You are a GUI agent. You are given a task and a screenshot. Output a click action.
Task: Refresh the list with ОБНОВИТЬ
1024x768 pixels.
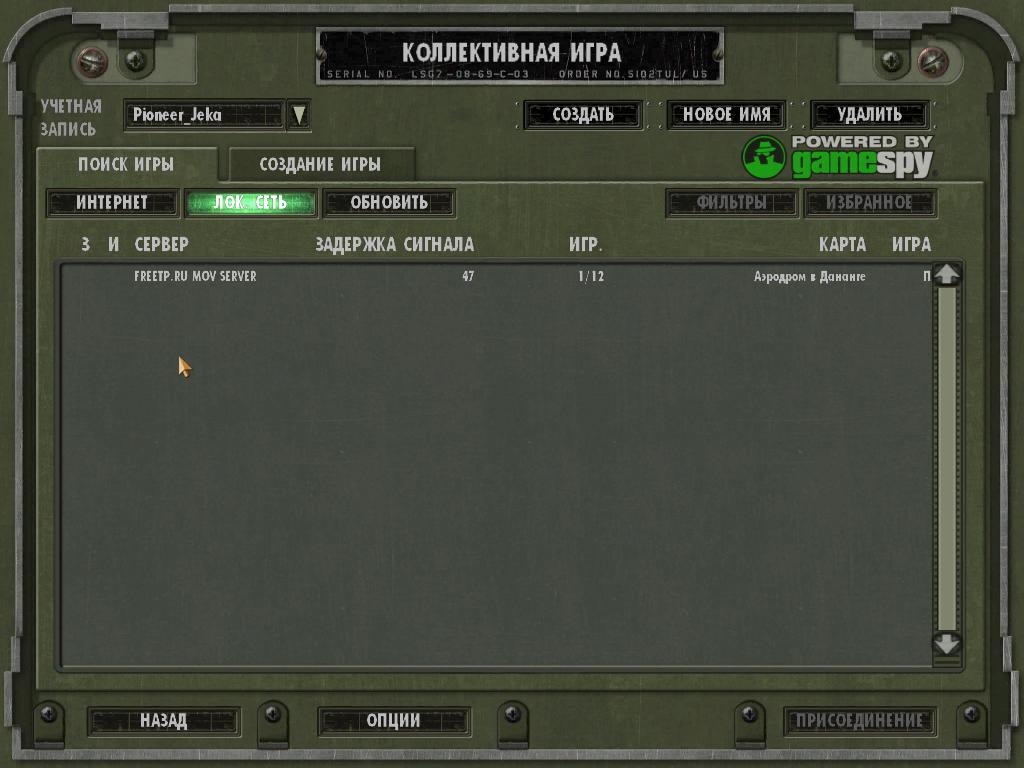[389, 203]
